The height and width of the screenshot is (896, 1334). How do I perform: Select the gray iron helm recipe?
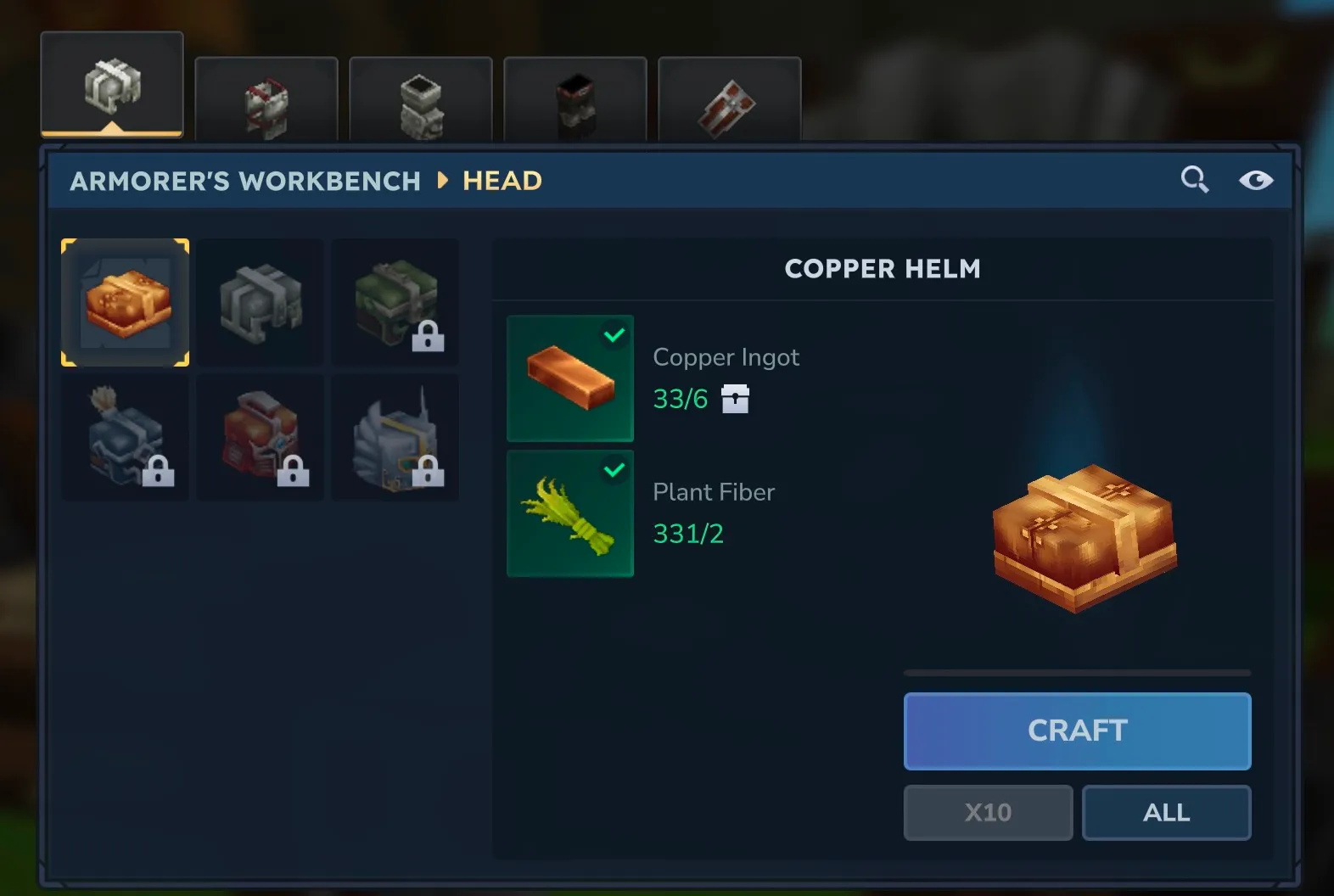tap(261, 302)
